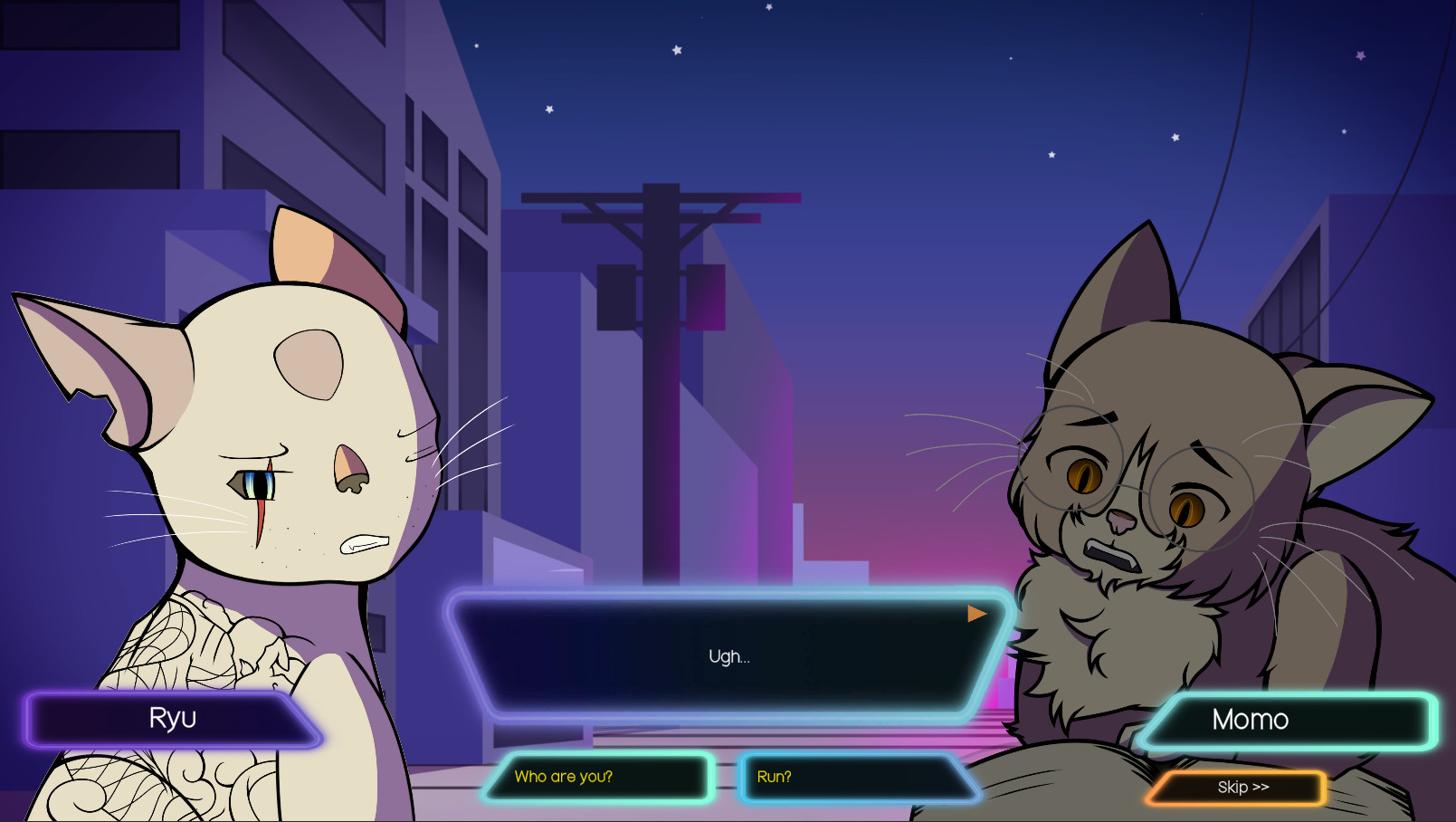Choose the "Who are you?" reply
The image size is (1456, 822).
(x=597, y=778)
